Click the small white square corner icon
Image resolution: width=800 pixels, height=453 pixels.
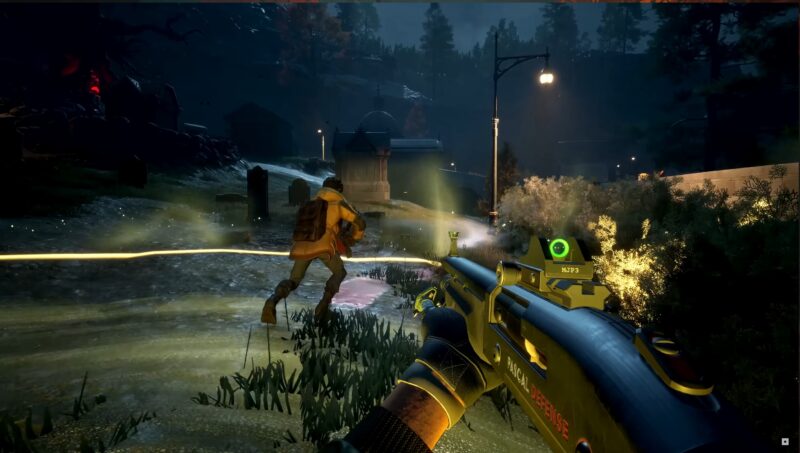tap(784, 440)
